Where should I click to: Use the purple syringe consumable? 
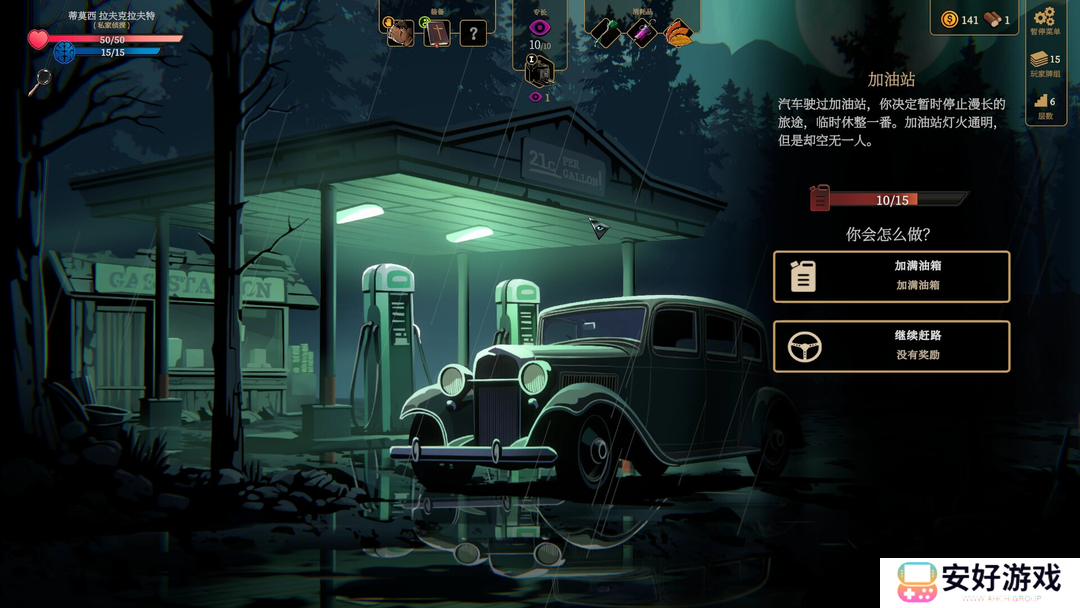641,33
